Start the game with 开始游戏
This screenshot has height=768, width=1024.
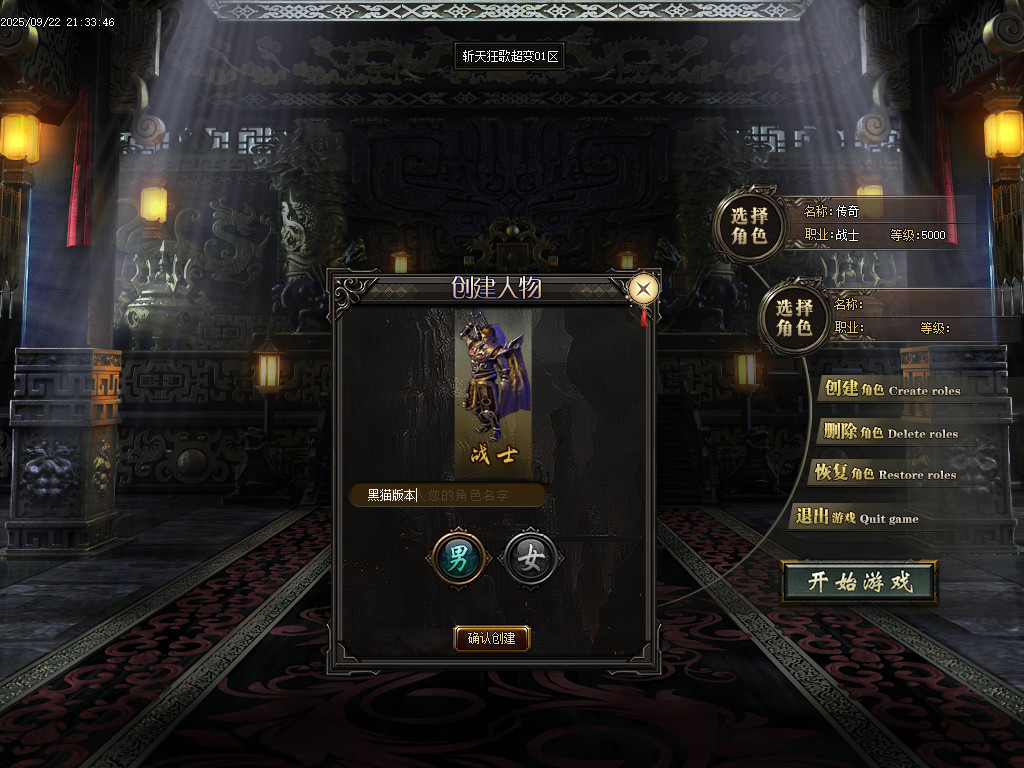pos(860,582)
